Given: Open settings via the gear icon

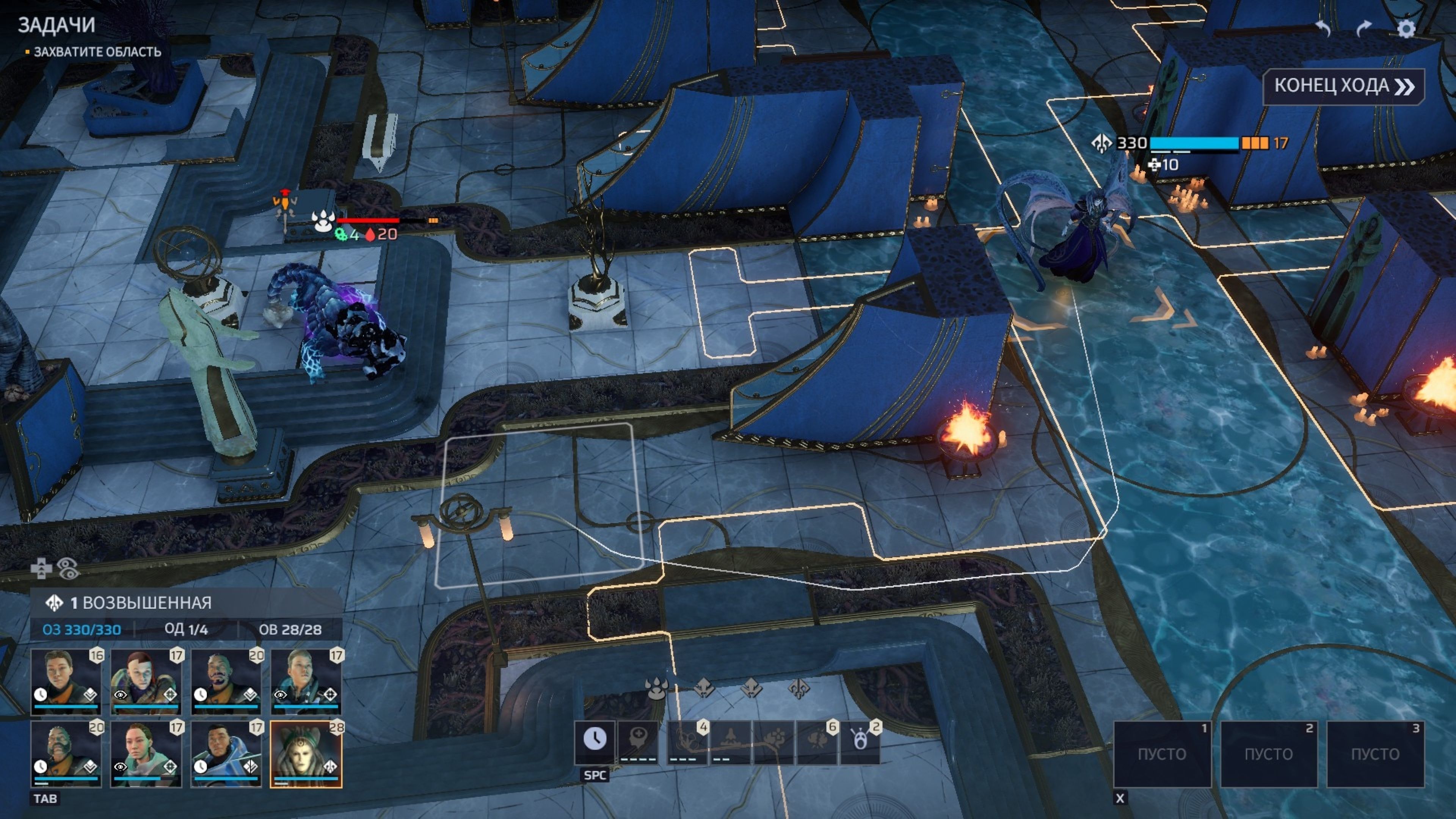Looking at the screenshot, I should (1406, 28).
